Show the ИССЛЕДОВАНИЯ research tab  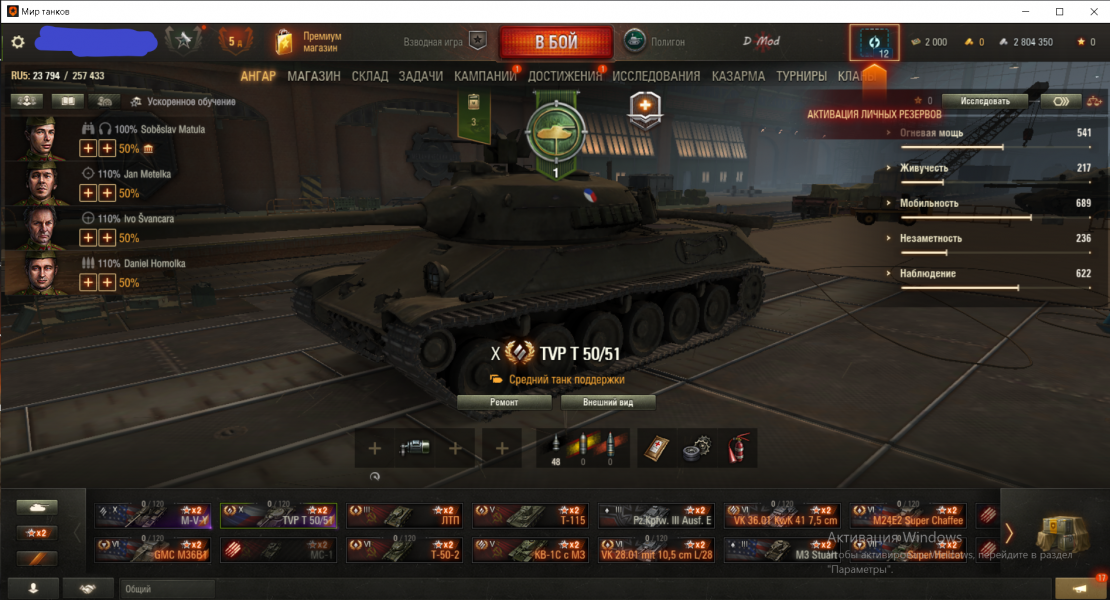point(656,76)
